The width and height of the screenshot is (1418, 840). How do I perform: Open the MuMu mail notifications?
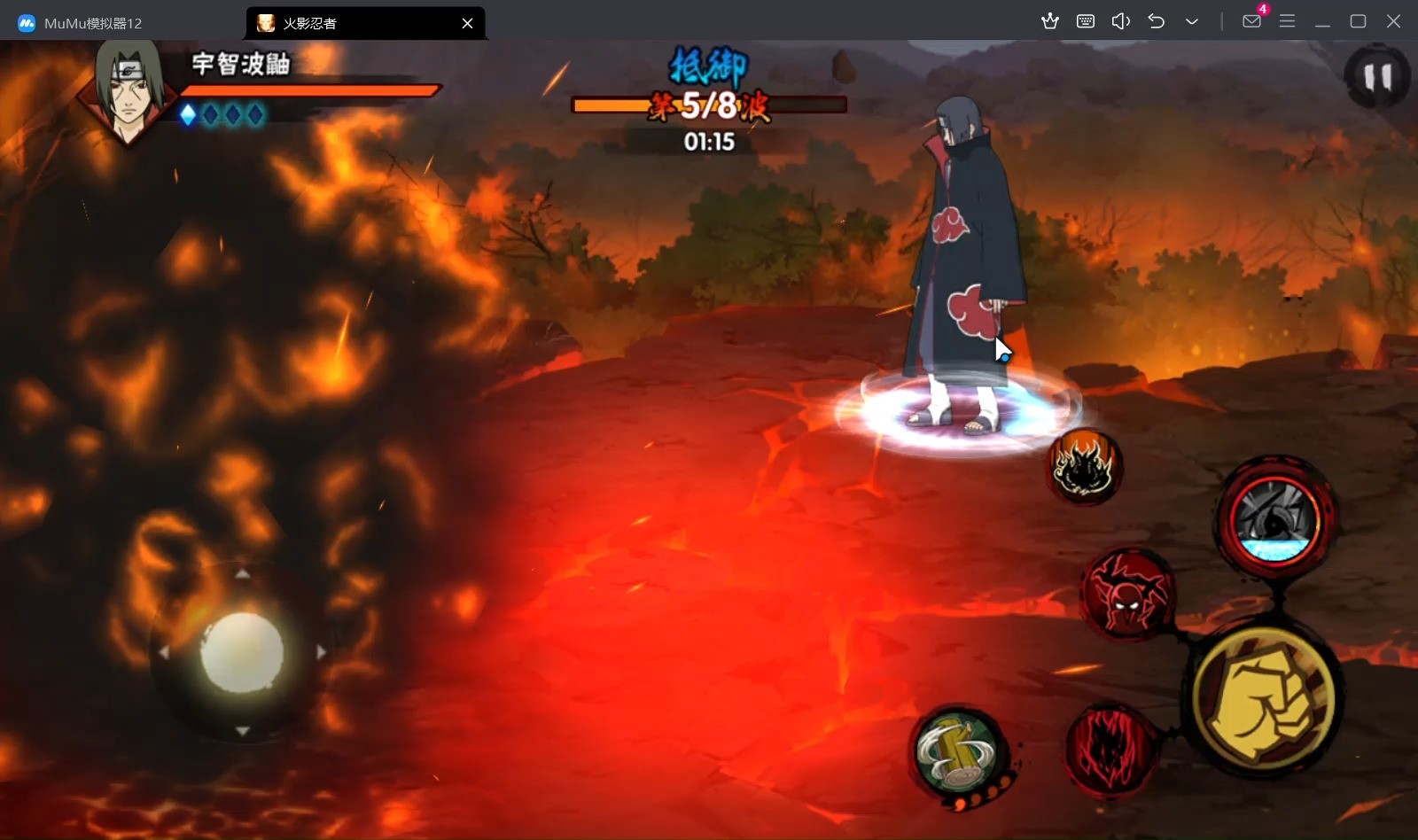click(x=1251, y=21)
